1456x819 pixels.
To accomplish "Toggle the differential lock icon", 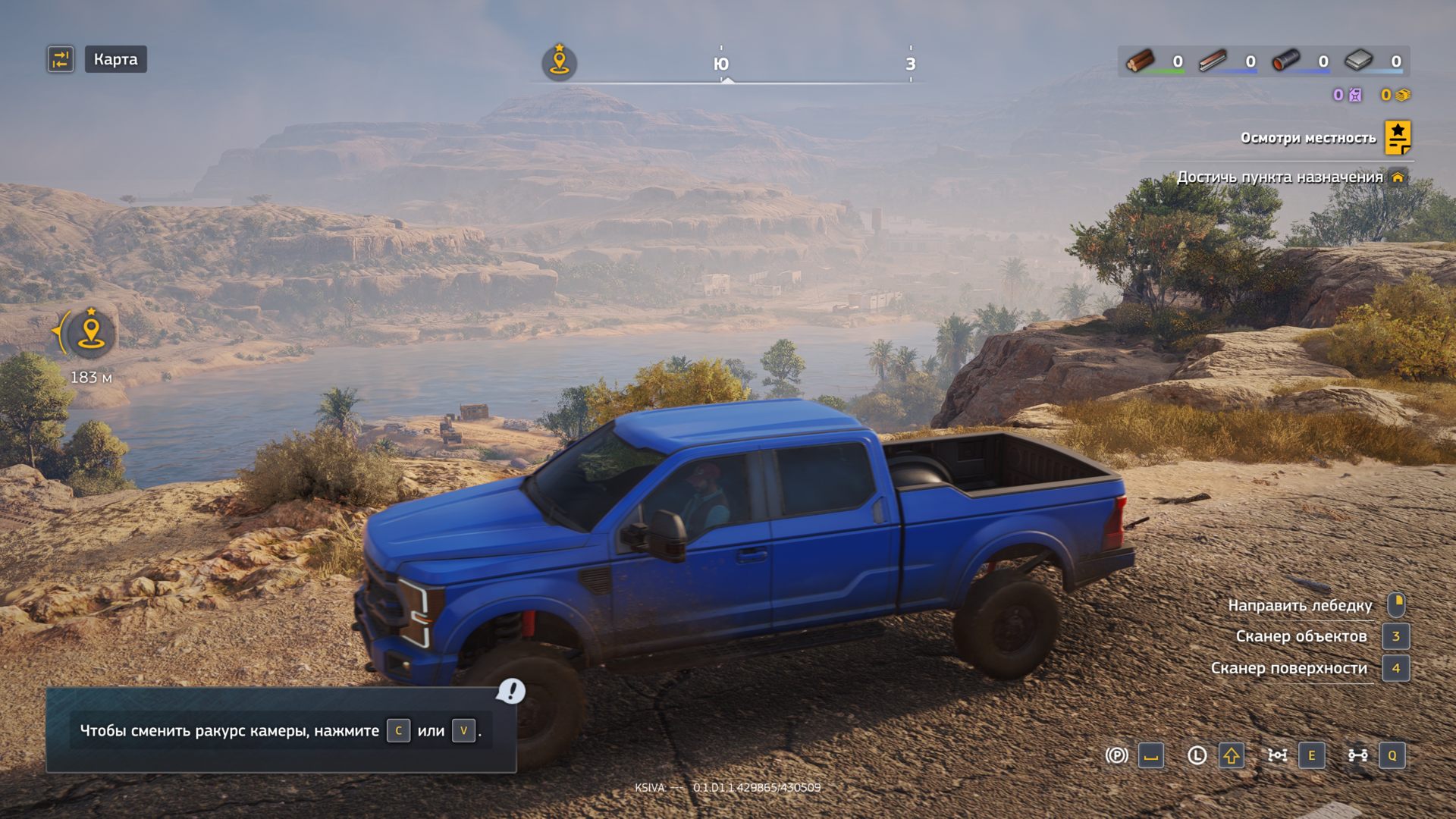I will (1278, 755).
